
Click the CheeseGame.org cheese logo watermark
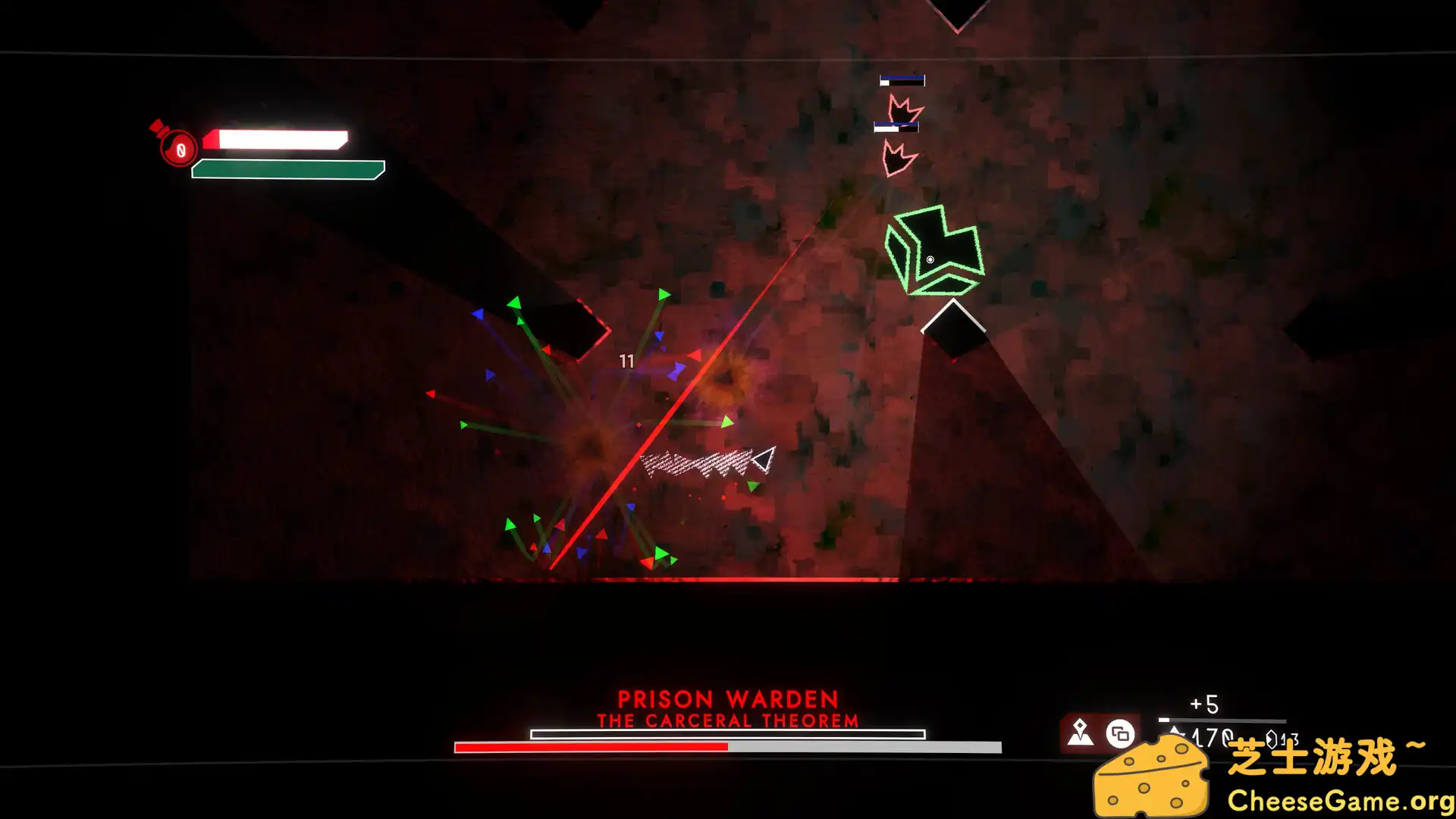1150,779
